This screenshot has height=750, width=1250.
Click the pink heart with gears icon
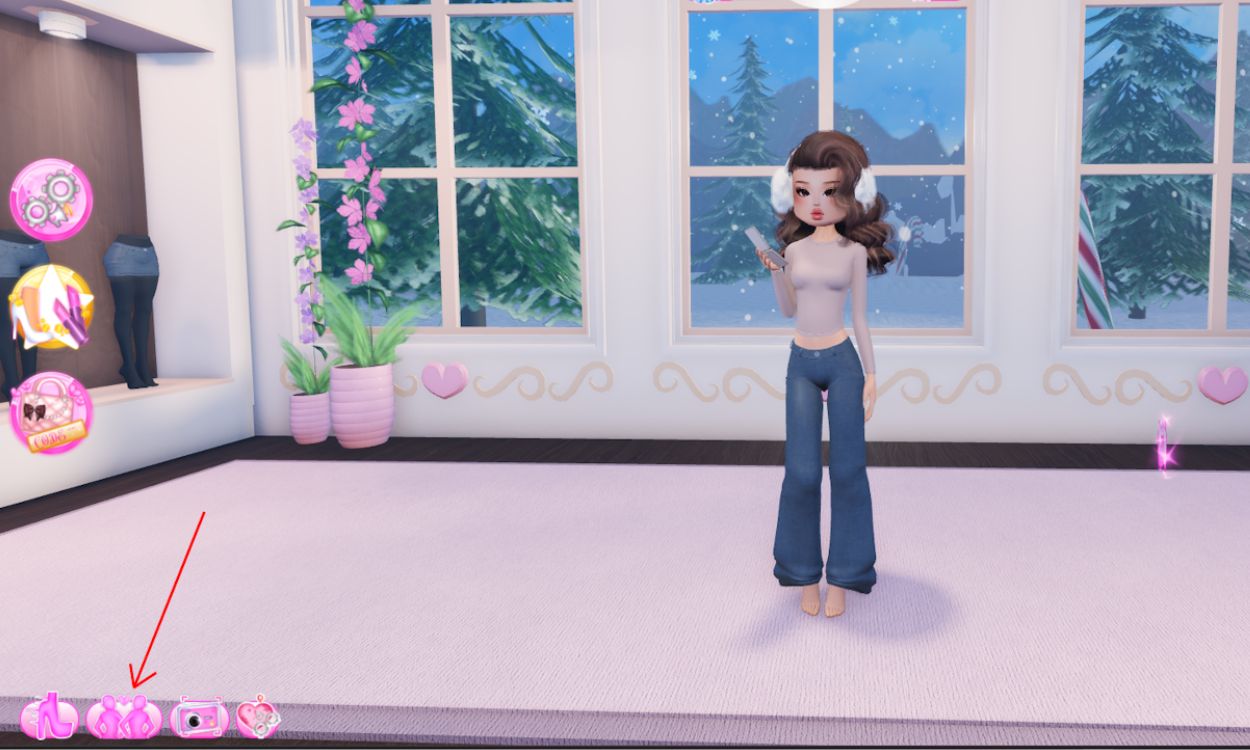258,718
